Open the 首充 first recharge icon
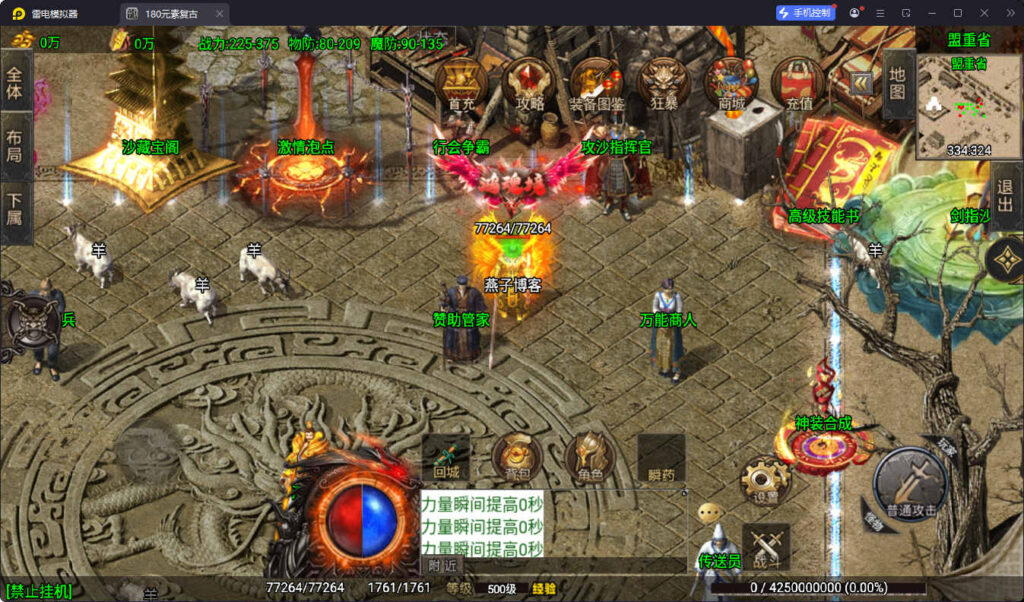This screenshot has height=602, width=1024. [x=461, y=82]
